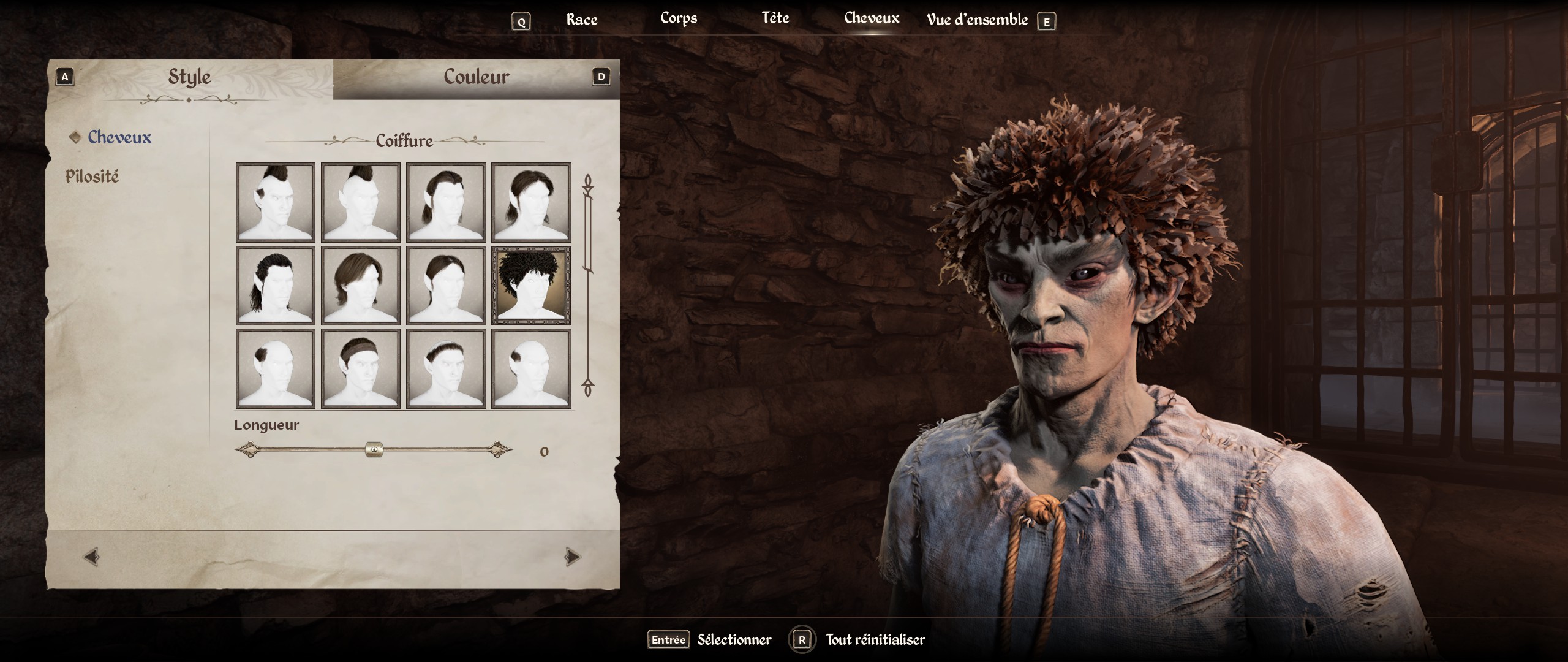
Task: Open the Vue d'ensemble tab
Action: point(977,20)
